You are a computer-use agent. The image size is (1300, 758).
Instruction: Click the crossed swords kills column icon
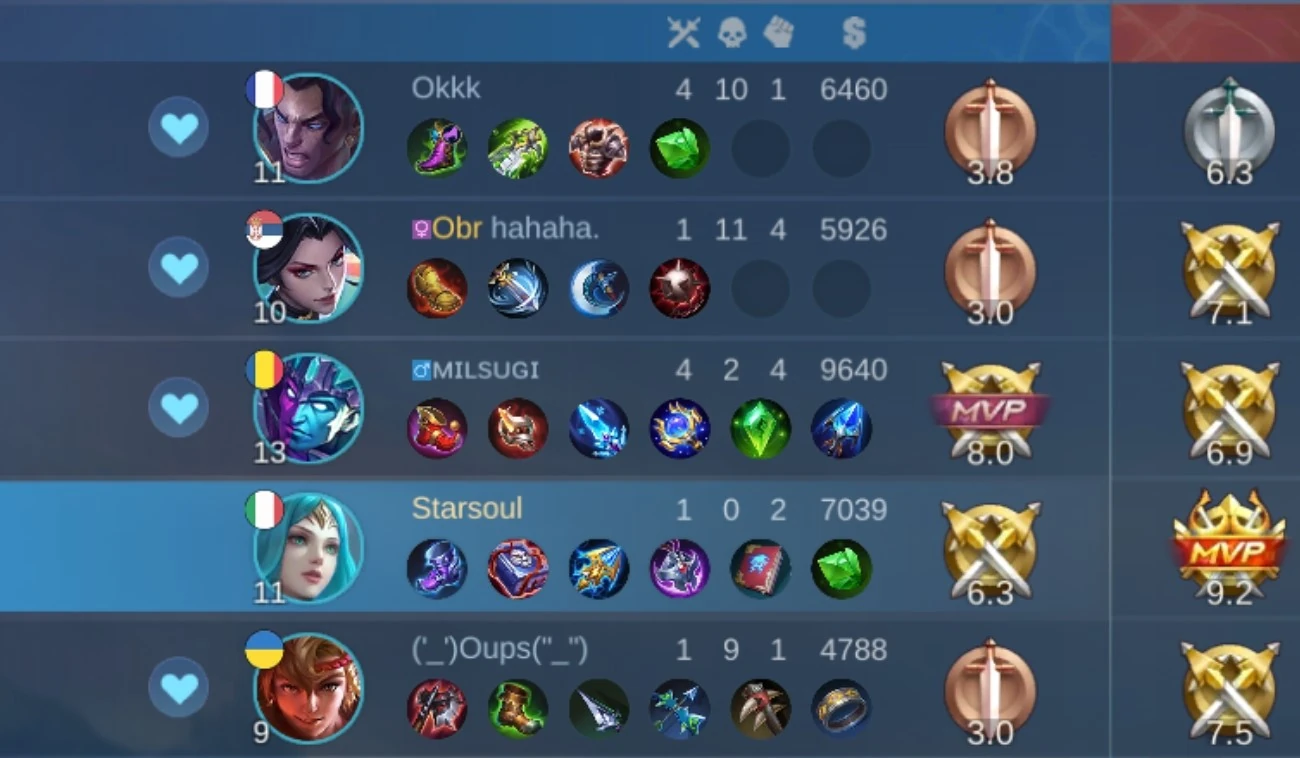pyautogui.click(x=685, y=33)
